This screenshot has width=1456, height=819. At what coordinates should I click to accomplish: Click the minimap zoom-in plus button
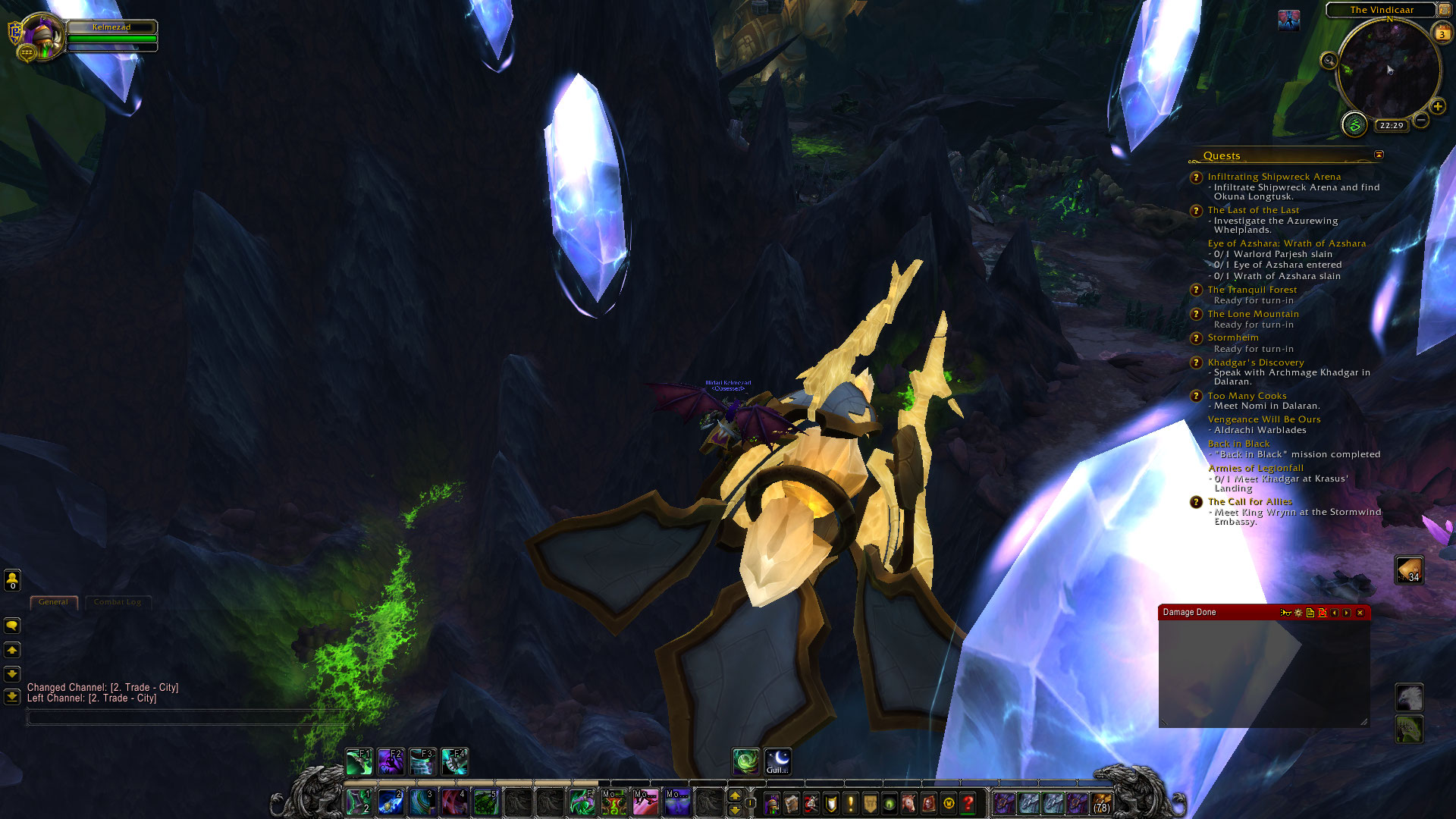pyautogui.click(x=1437, y=106)
